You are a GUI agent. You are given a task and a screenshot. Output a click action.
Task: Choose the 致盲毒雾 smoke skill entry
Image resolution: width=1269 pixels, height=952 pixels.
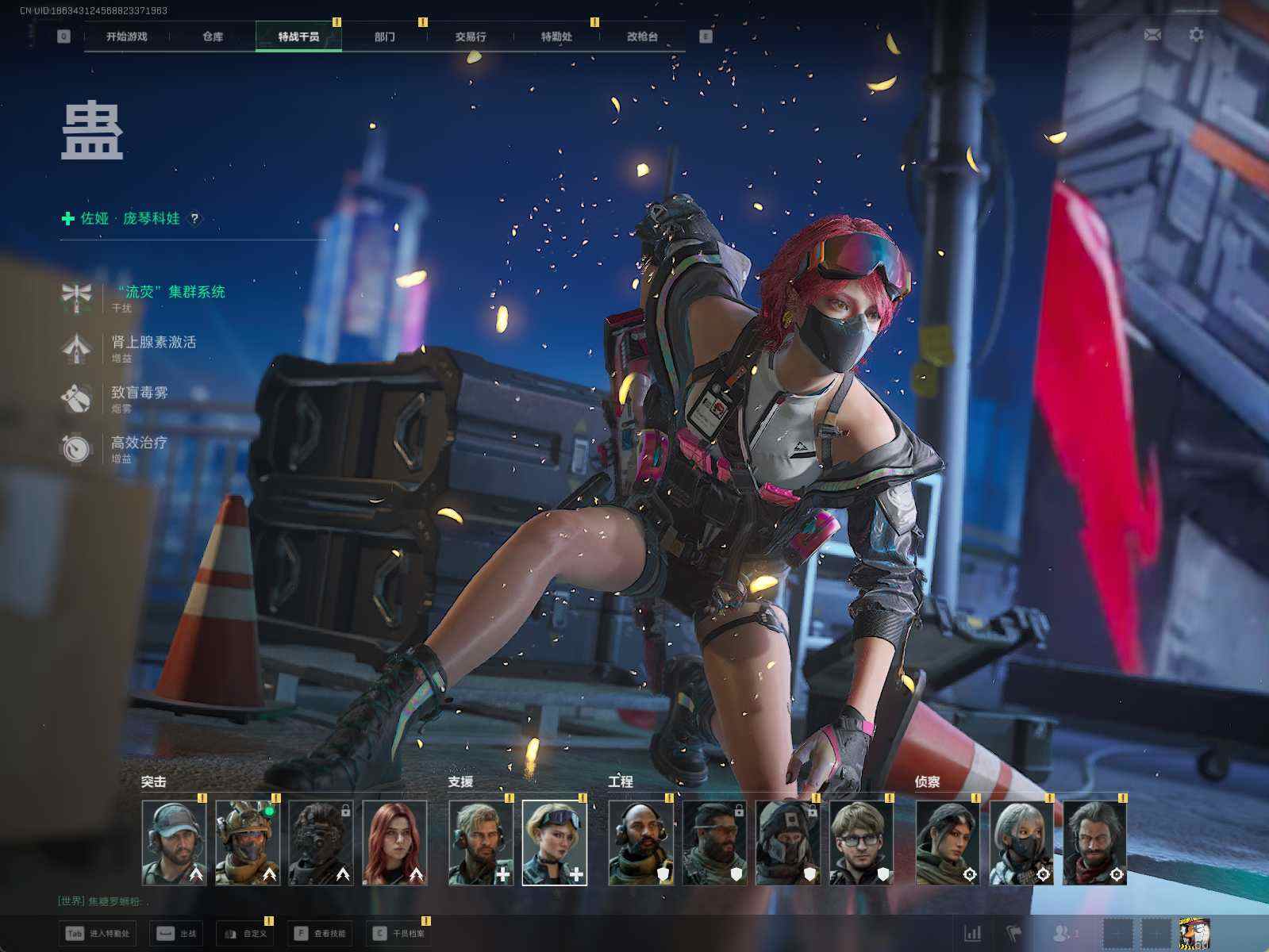[x=140, y=393]
